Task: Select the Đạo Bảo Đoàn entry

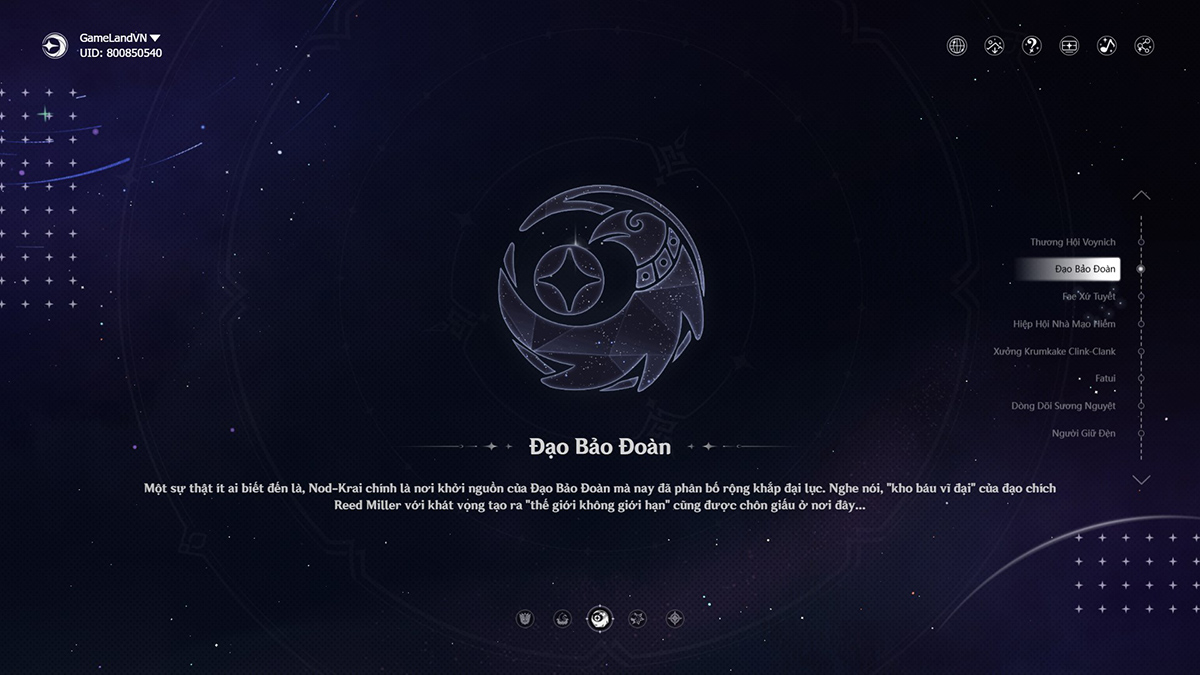Action: [1085, 269]
